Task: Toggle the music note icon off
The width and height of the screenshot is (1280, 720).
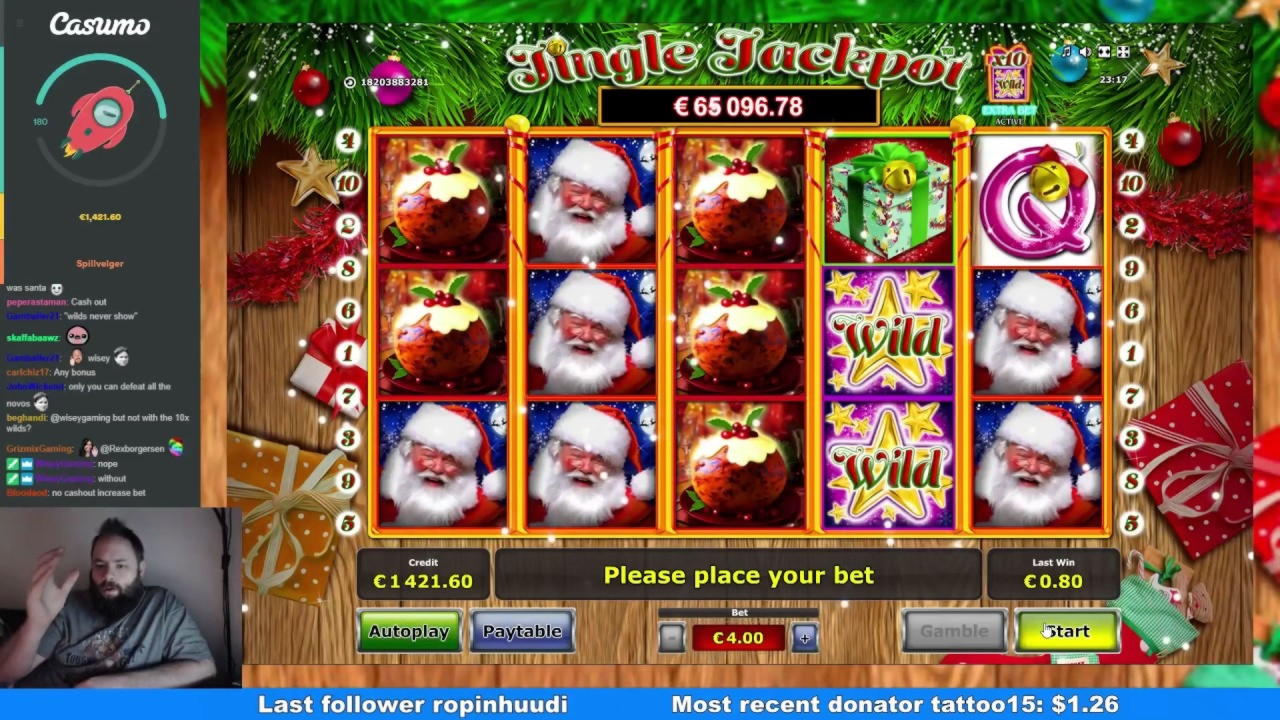Action: 1067,51
